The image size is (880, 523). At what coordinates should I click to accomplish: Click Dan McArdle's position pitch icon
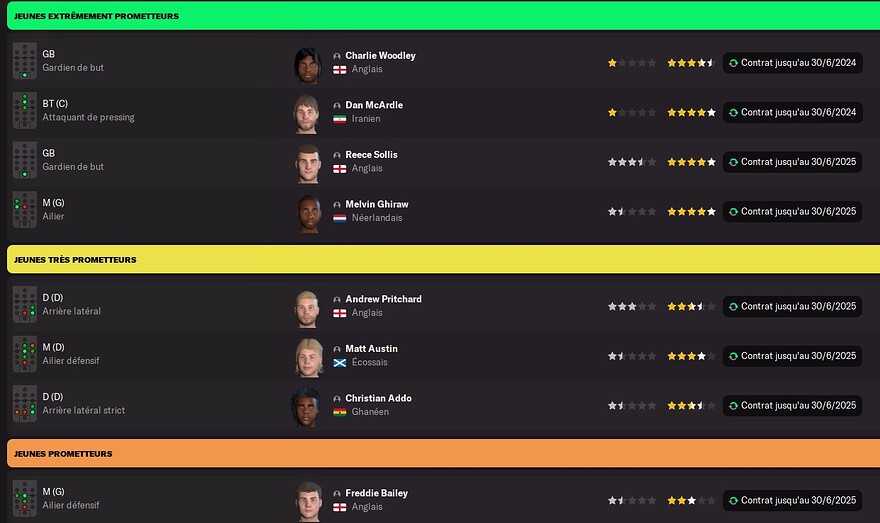(x=25, y=112)
